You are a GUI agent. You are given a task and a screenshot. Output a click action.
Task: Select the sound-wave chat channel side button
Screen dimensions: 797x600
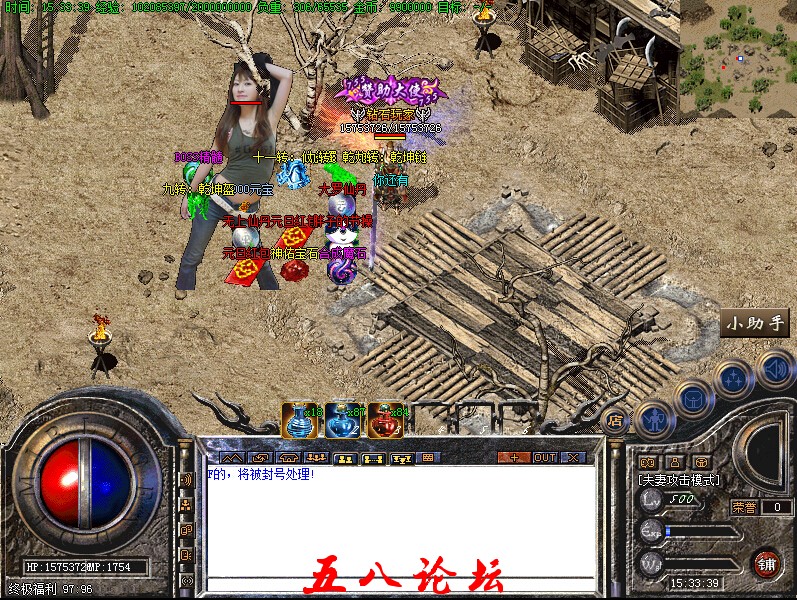[186, 479]
